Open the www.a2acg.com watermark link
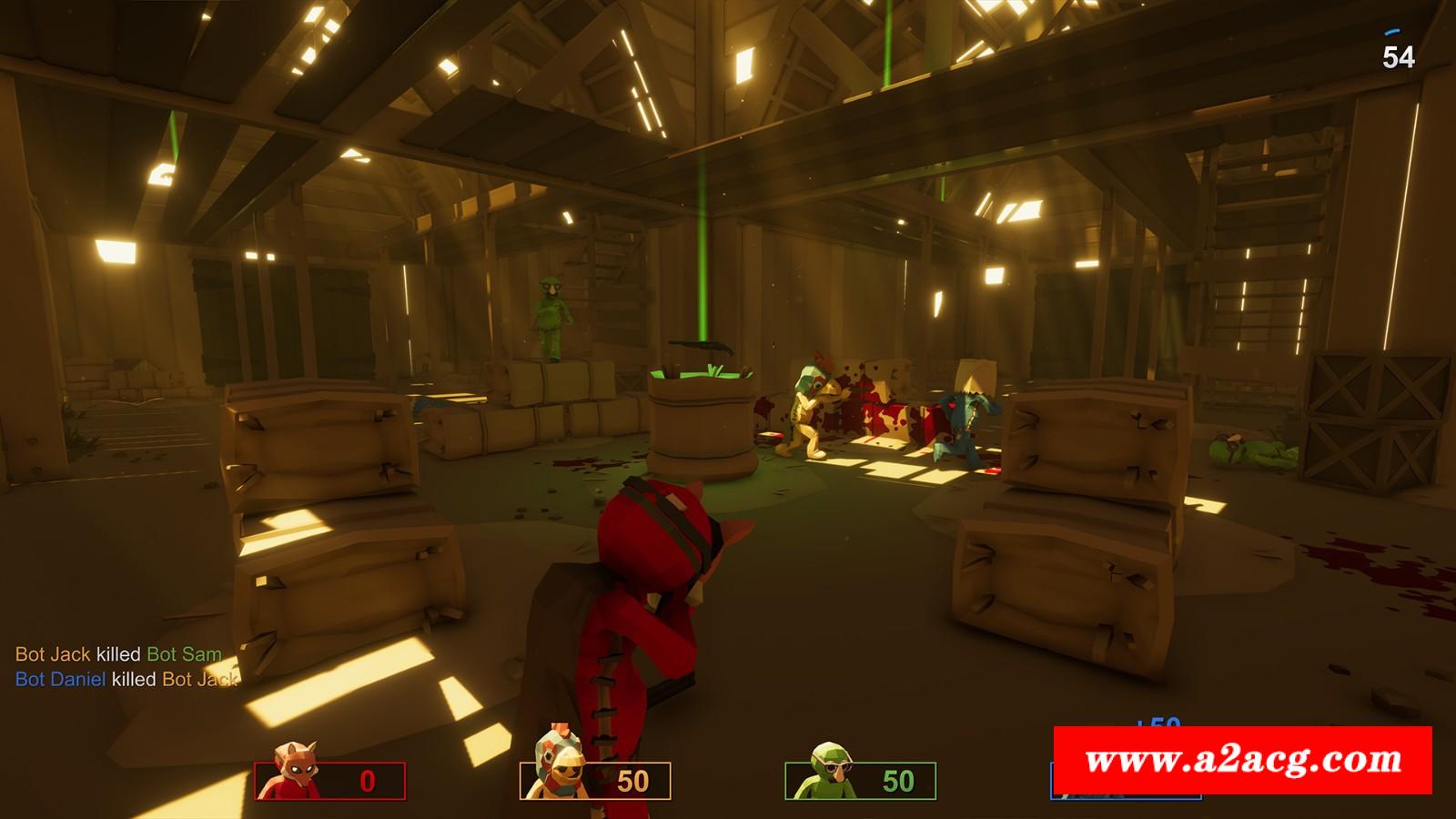Viewport: 1456px width, 819px height. click(1242, 760)
